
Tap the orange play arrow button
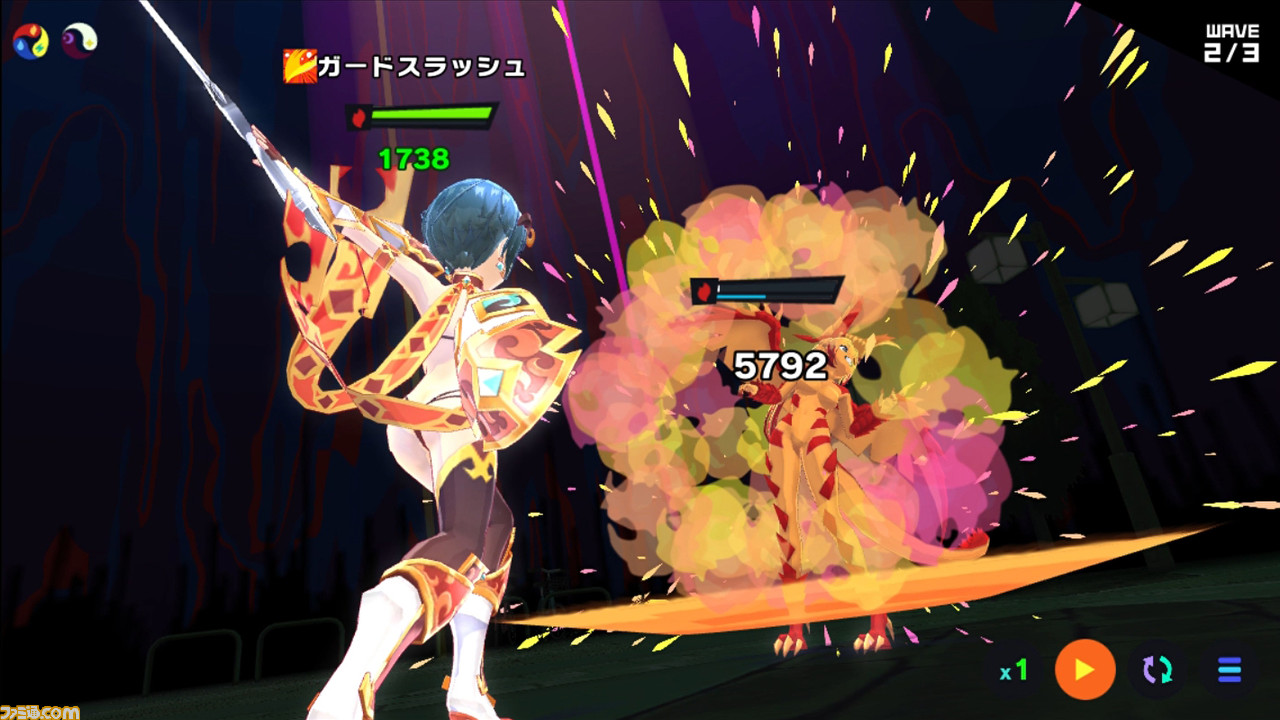(1085, 669)
